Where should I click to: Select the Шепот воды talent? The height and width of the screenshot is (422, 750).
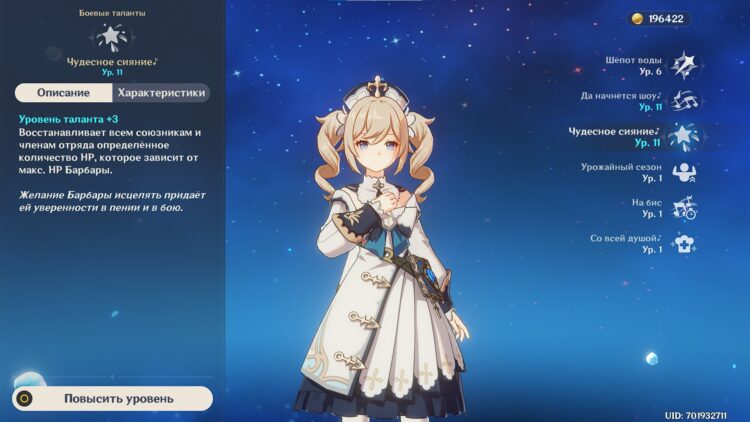[x=684, y=64]
